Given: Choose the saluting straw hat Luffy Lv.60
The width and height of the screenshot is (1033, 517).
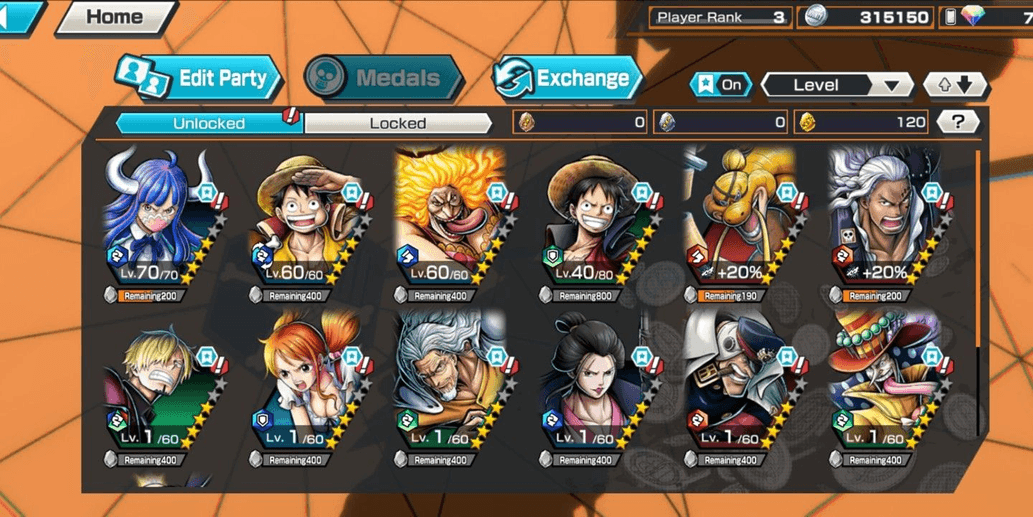Looking at the screenshot, I should (x=303, y=222).
